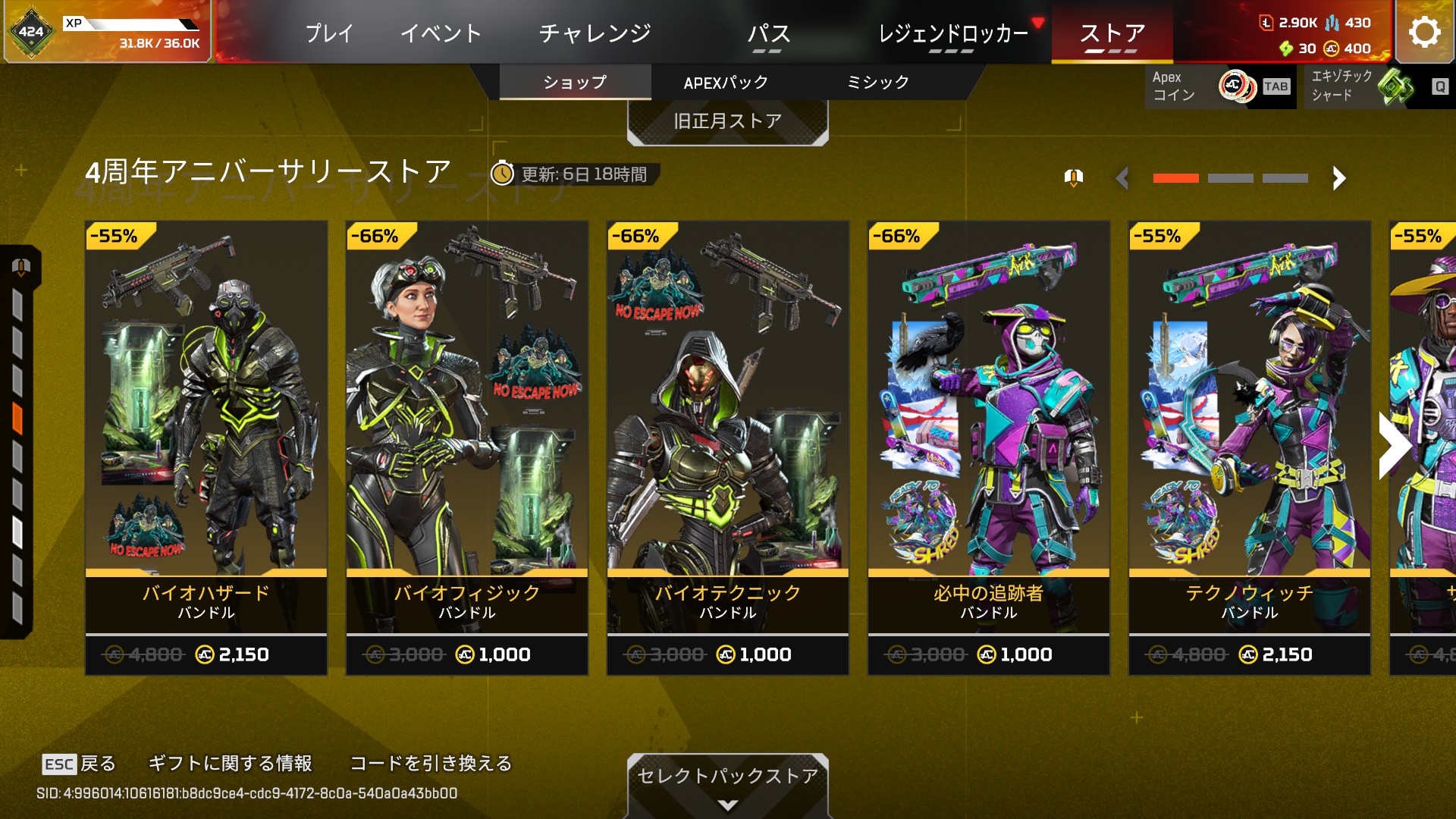This screenshot has width=1456, height=819.
Task: Select the レジェンドロッカー tab
Action: tap(952, 33)
